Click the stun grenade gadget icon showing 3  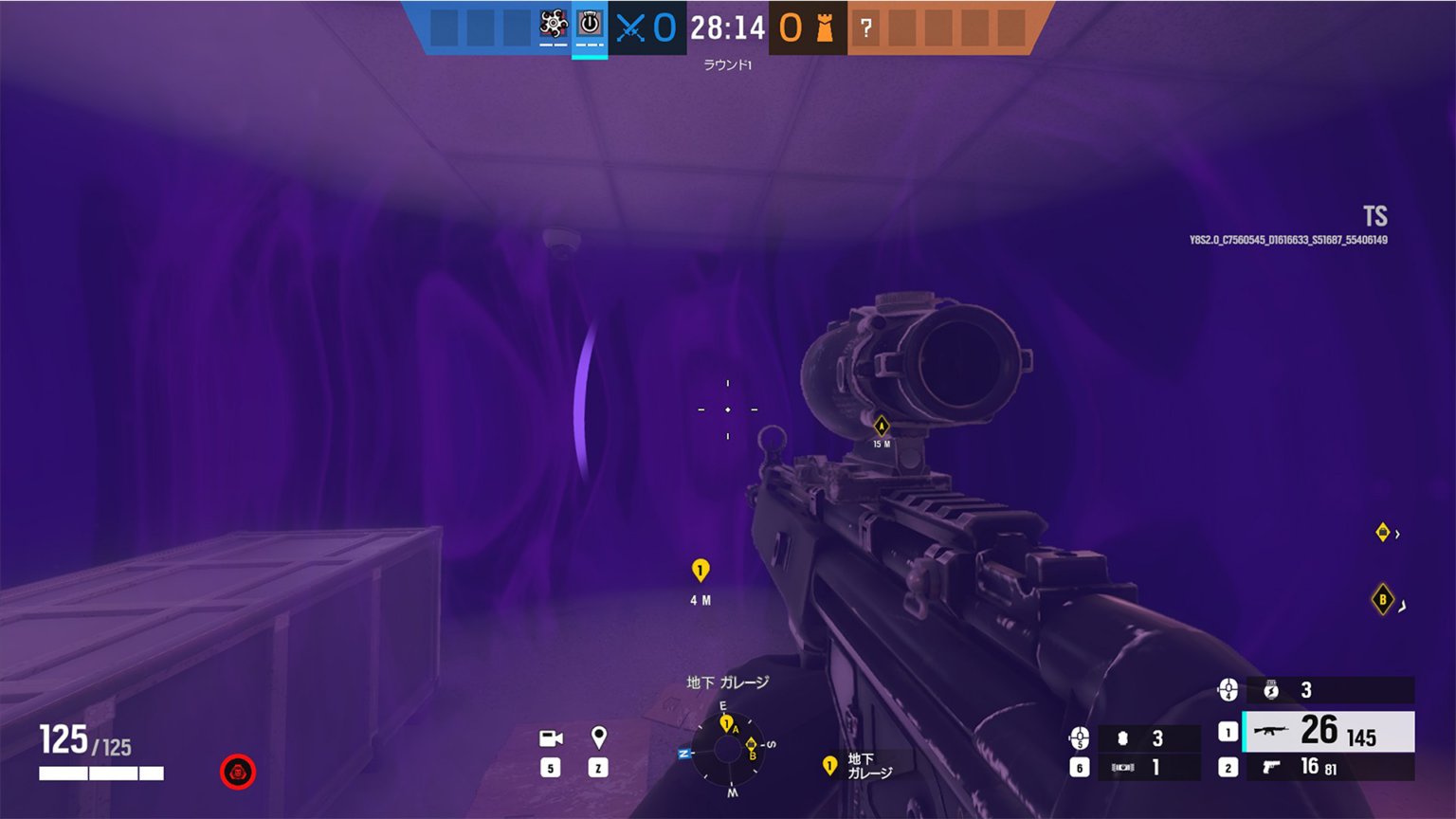1271,691
